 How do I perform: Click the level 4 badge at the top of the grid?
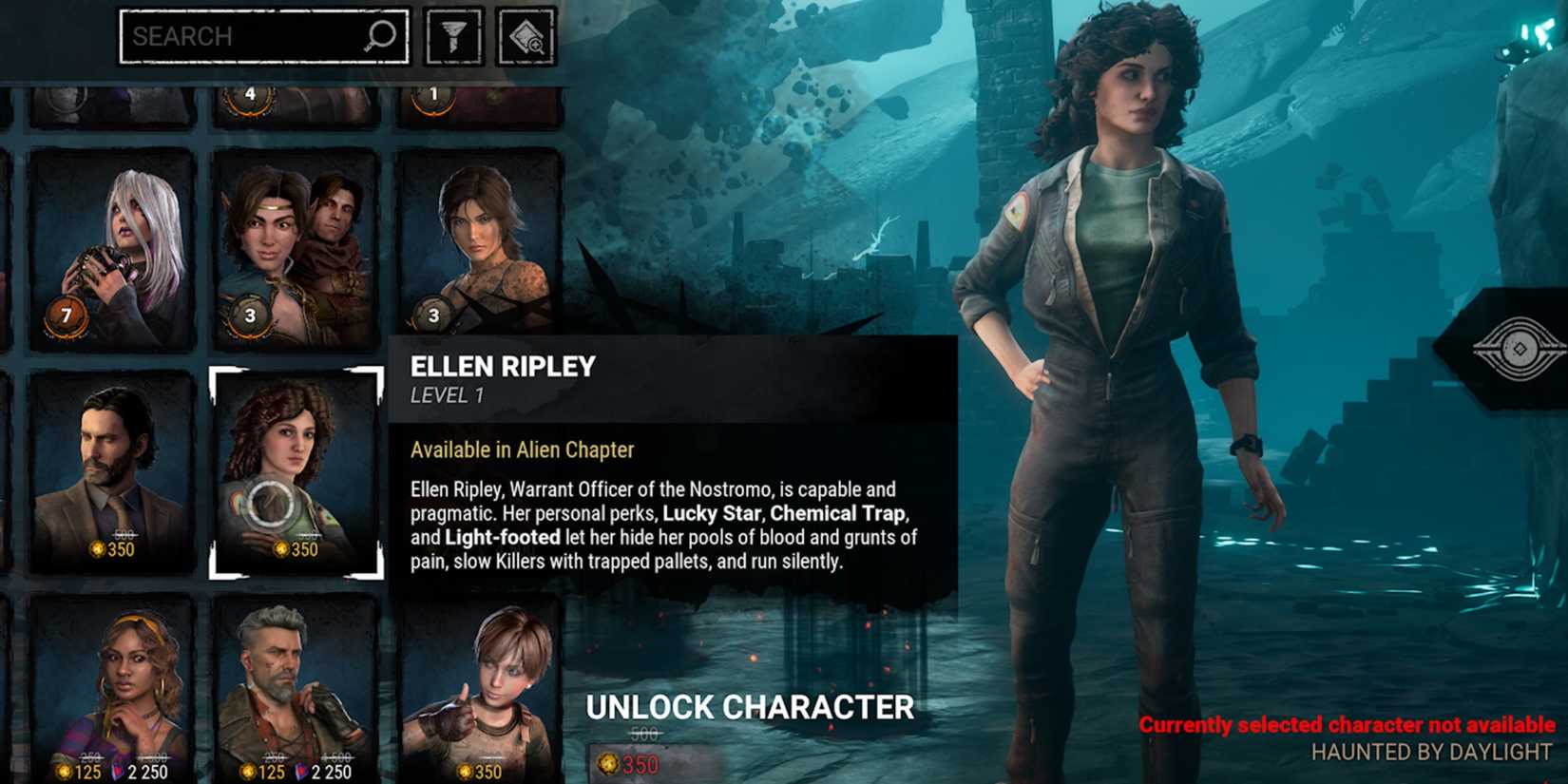[x=249, y=92]
